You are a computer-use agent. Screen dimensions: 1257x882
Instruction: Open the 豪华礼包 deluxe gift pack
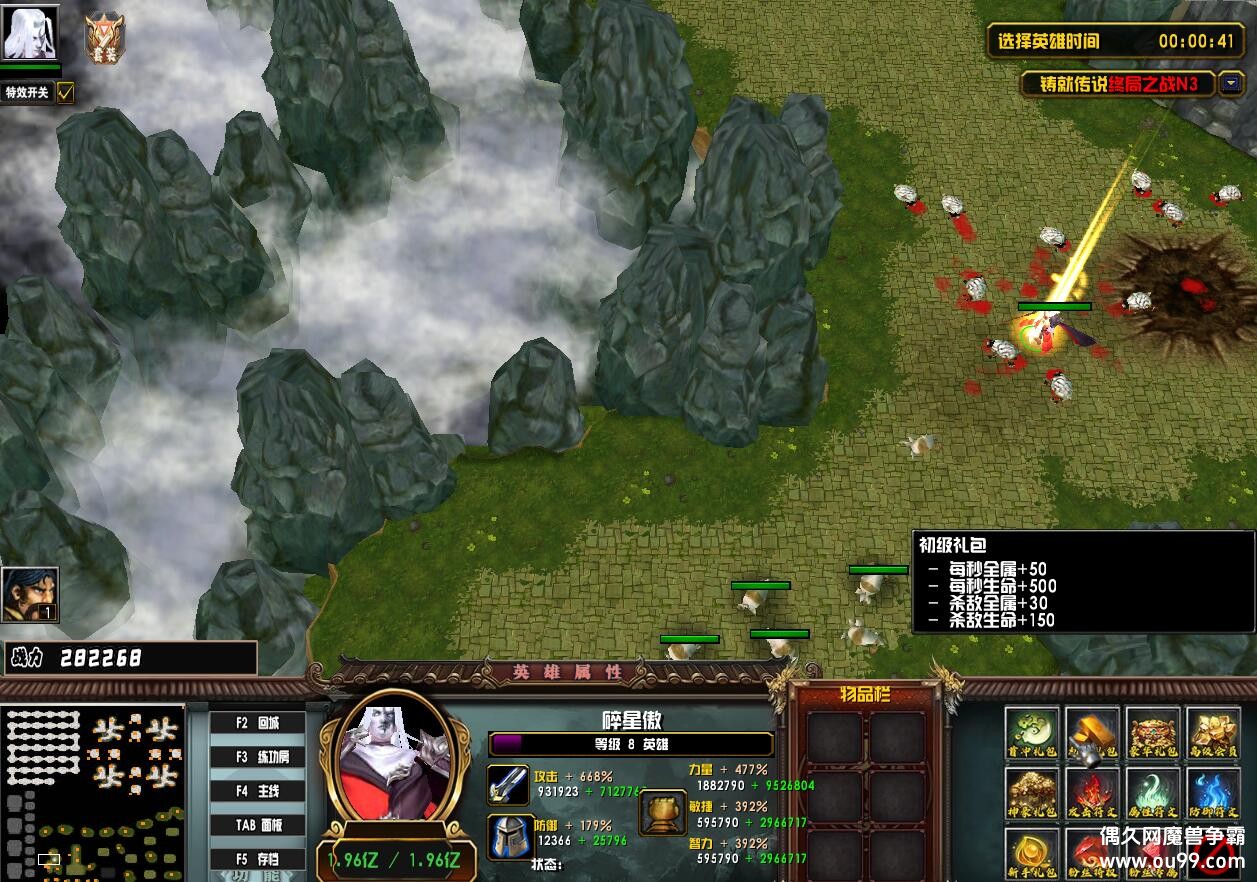[x=1153, y=734]
